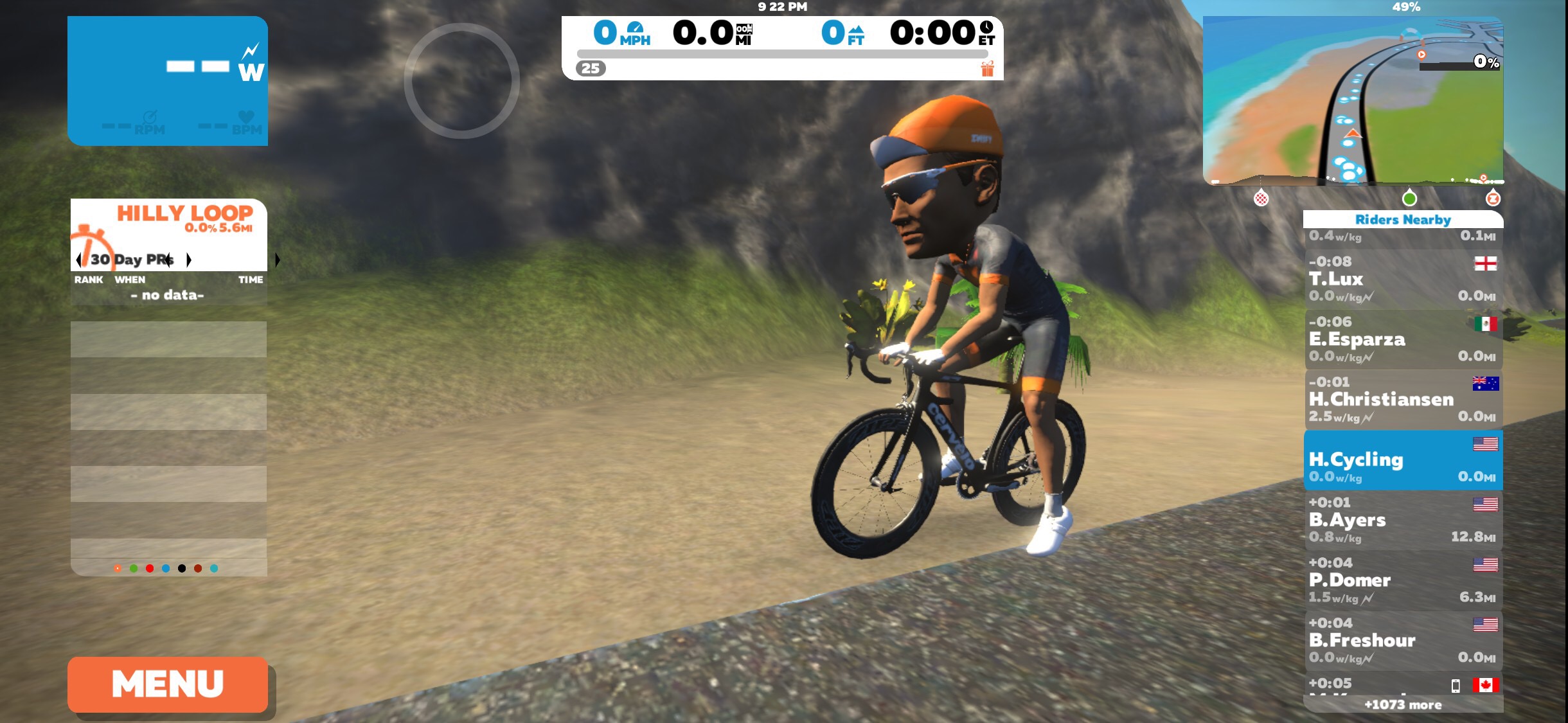Tap the blue power watts panel
Screen dimensions: 1568x723
168,81
